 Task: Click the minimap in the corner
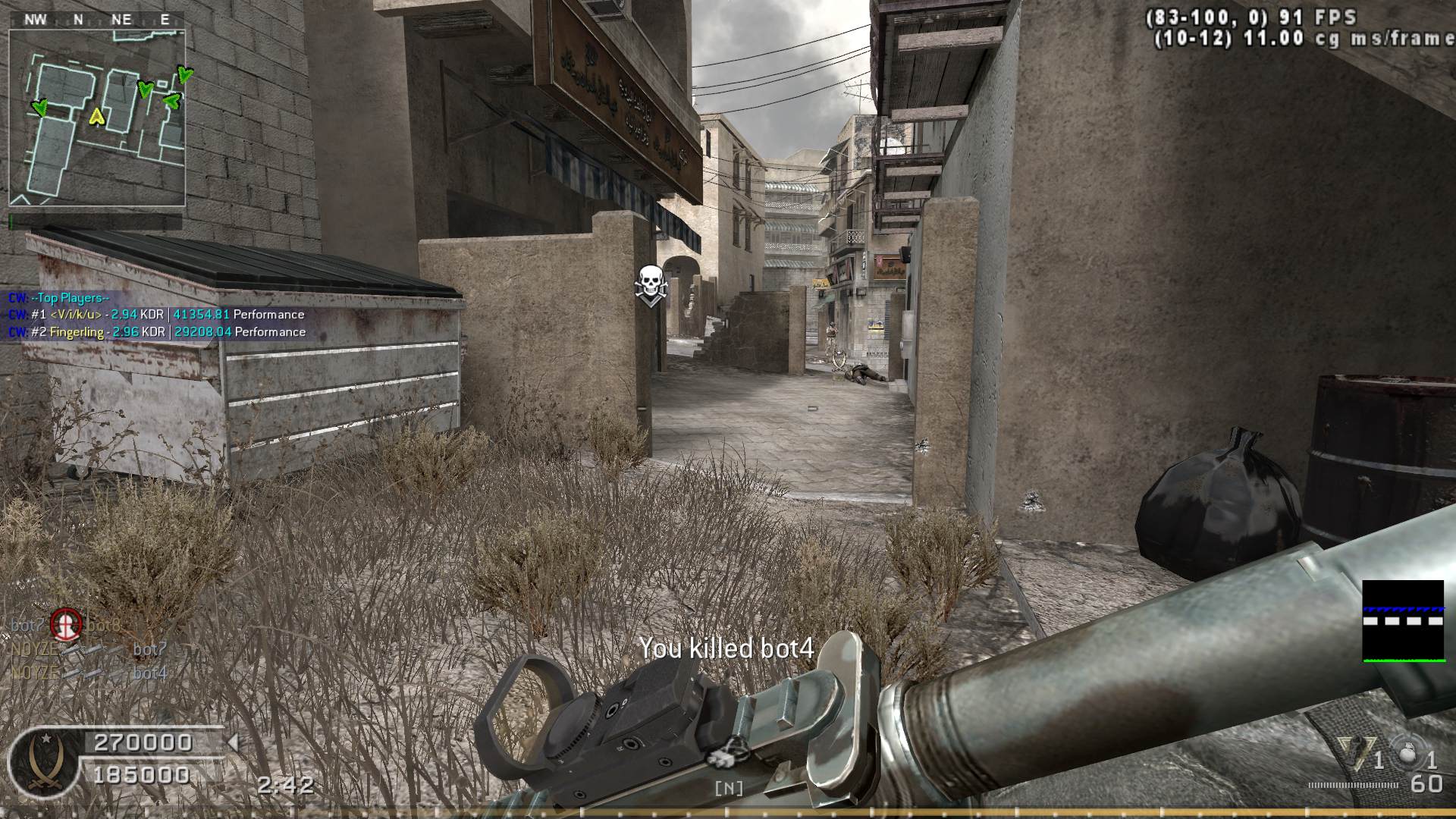(97, 118)
